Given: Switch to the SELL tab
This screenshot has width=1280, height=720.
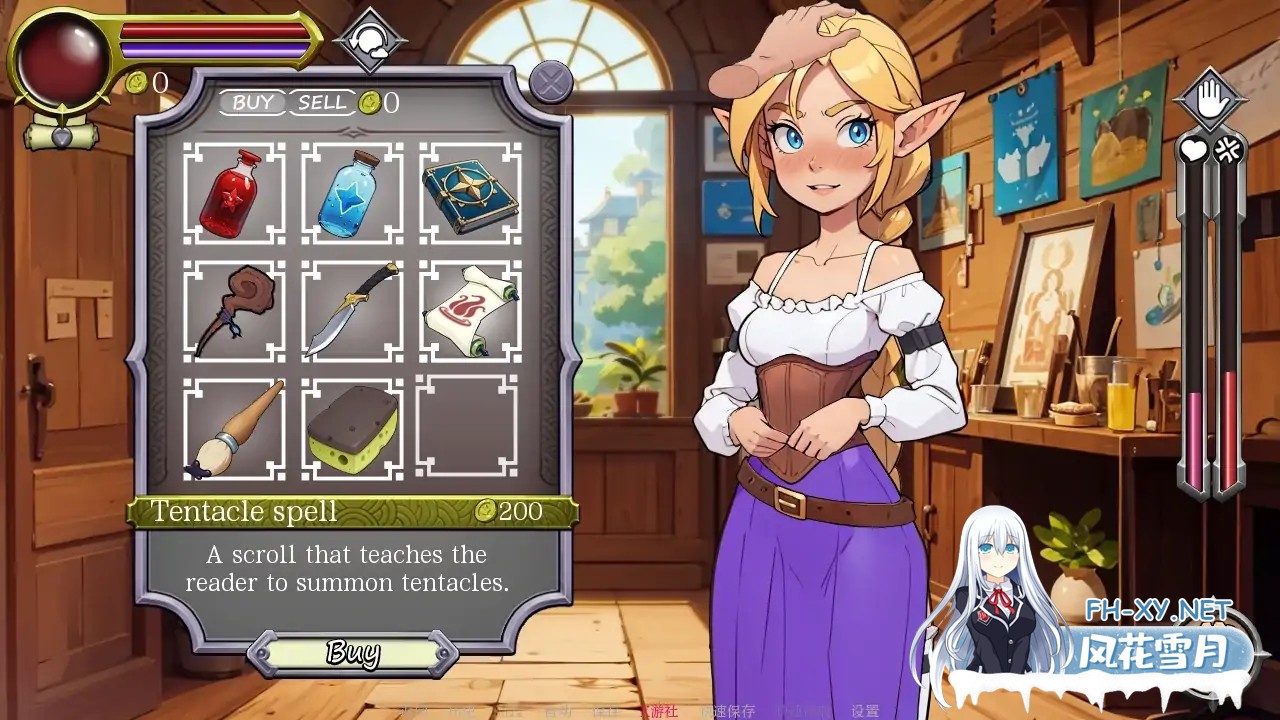Looking at the screenshot, I should point(322,101).
